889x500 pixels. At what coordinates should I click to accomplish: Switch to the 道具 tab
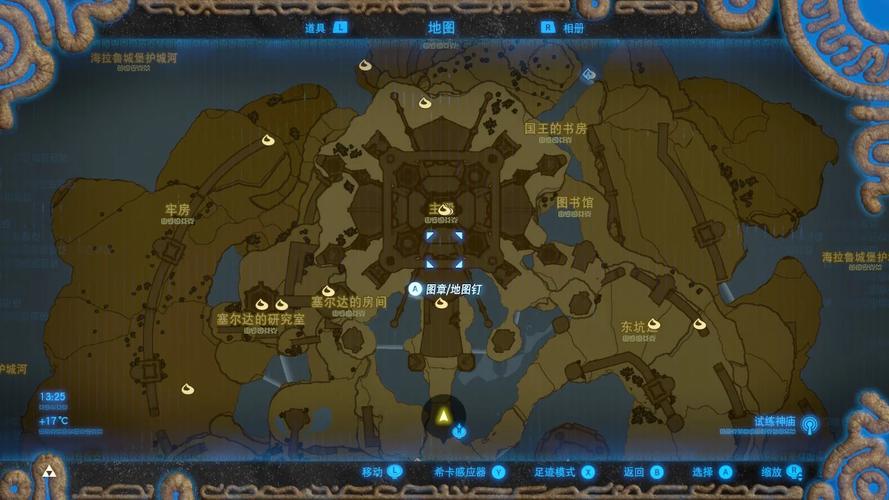click(317, 28)
